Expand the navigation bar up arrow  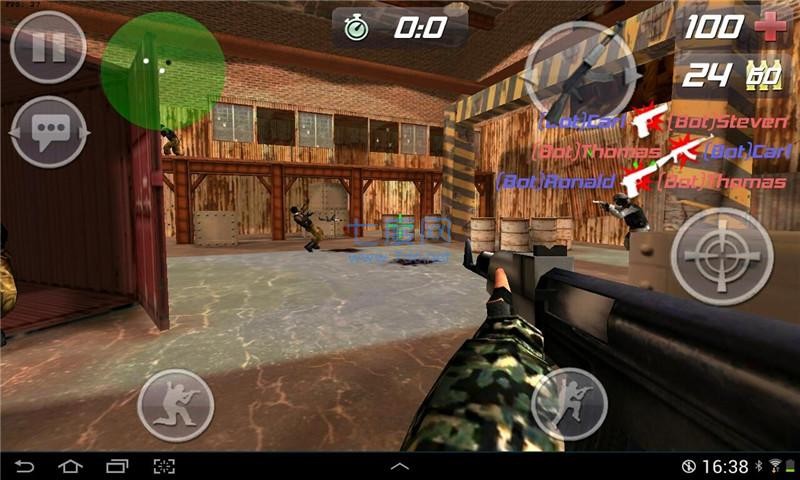pyautogui.click(x=400, y=466)
